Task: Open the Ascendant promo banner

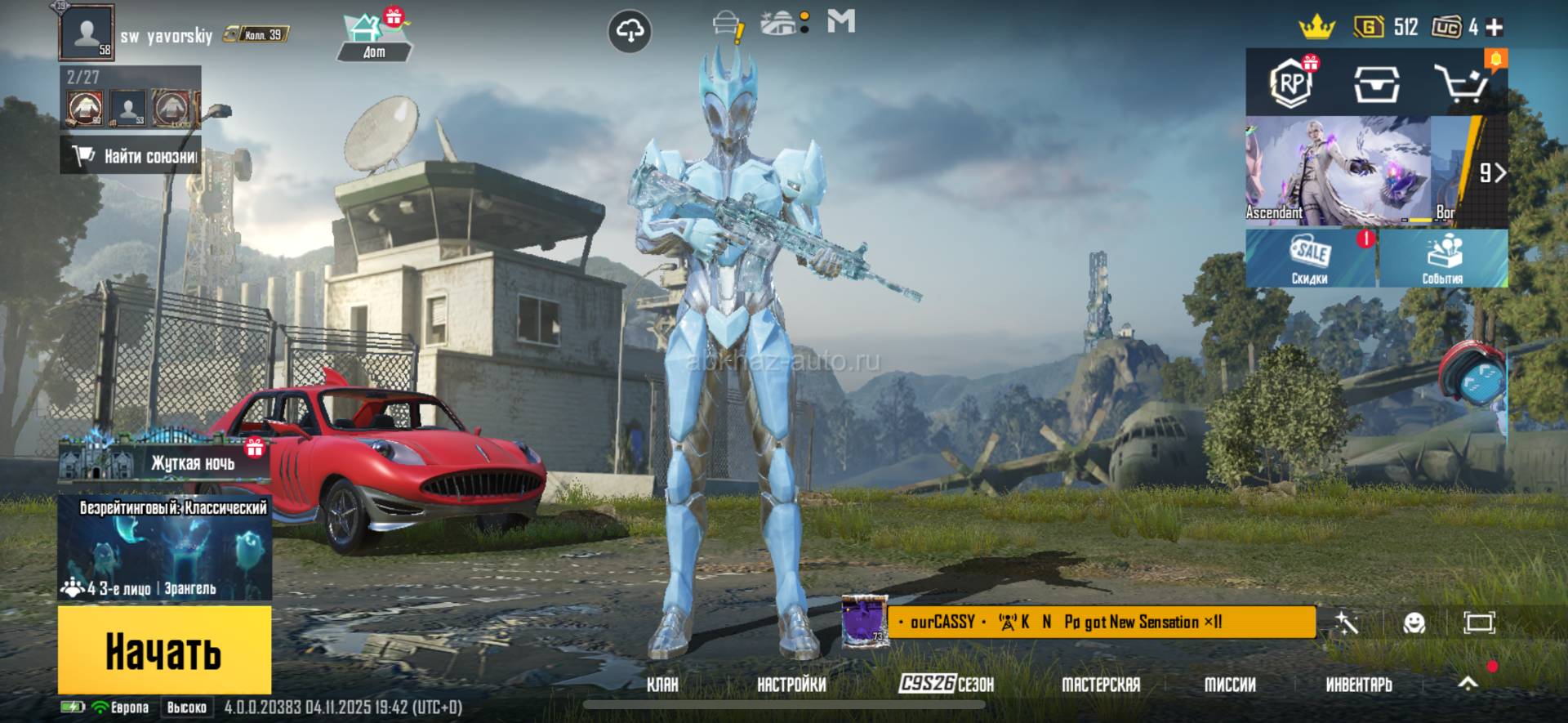Action: [1337, 172]
